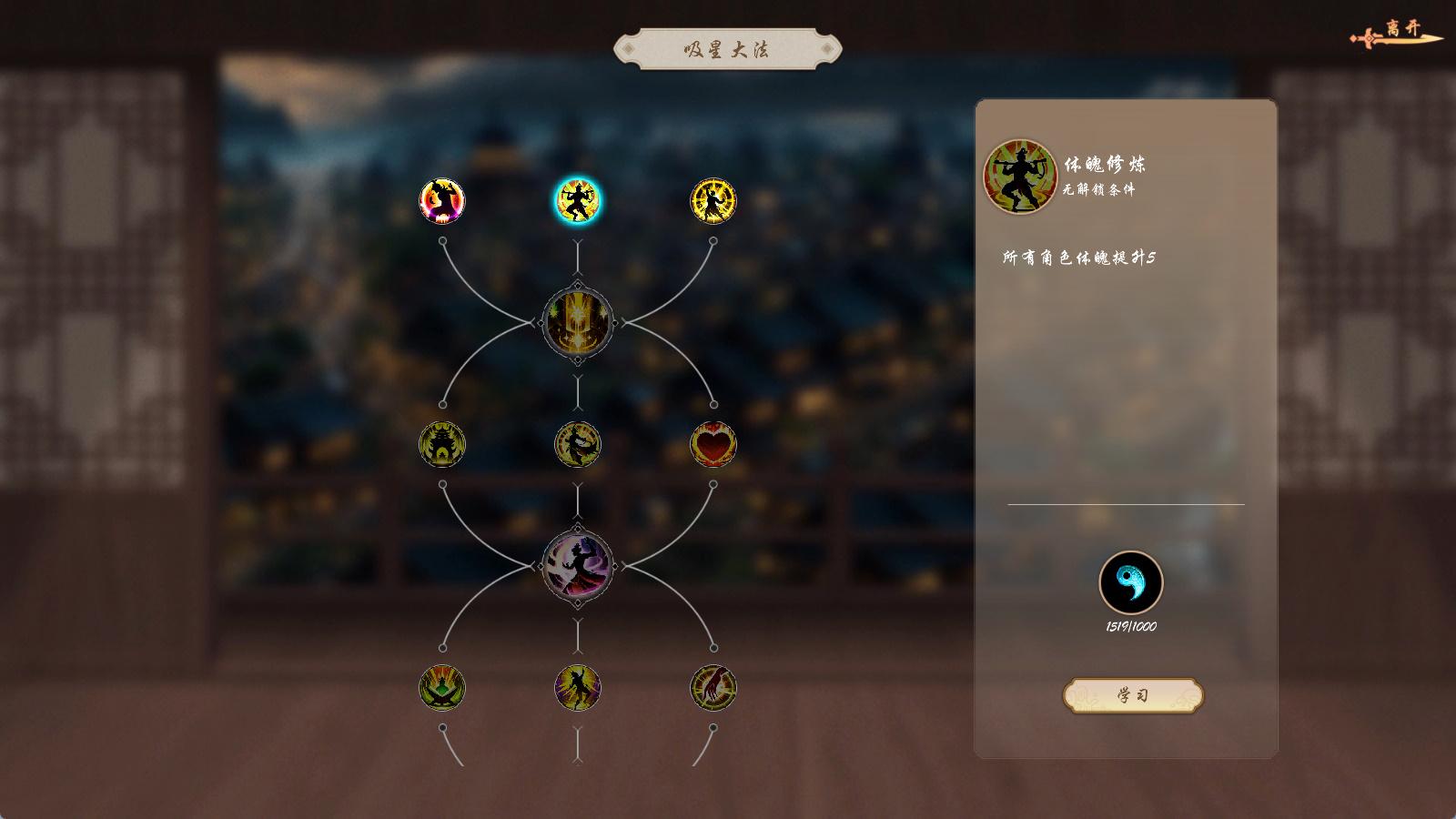Pick the red claw hand skill node
1456x819 pixels.
(x=713, y=688)
